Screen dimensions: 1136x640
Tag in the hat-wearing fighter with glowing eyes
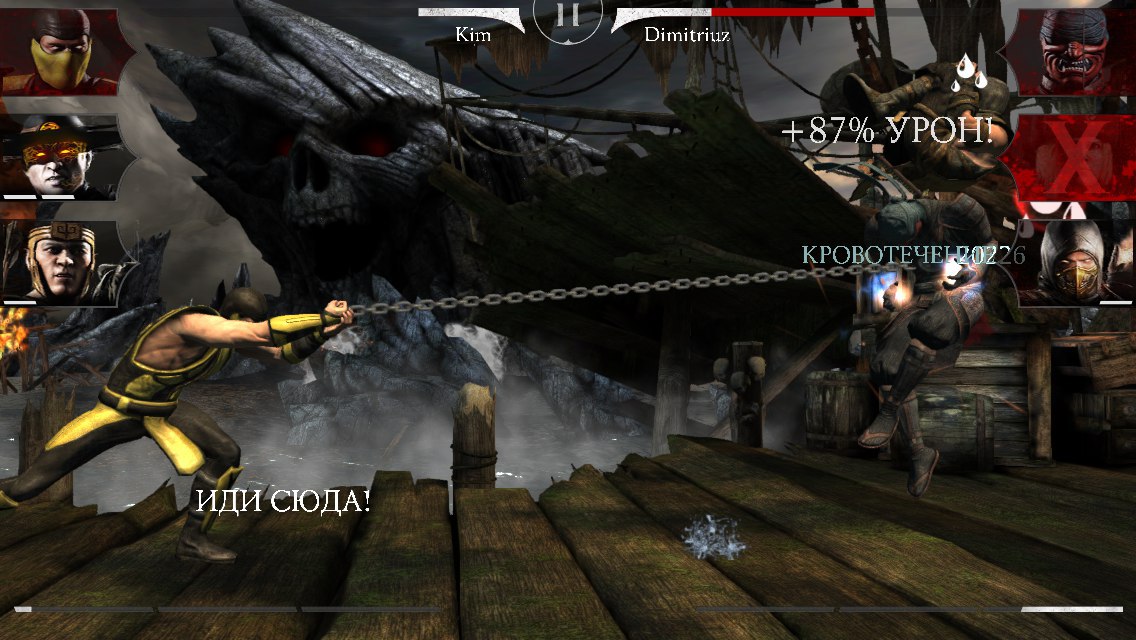point(57,158)
